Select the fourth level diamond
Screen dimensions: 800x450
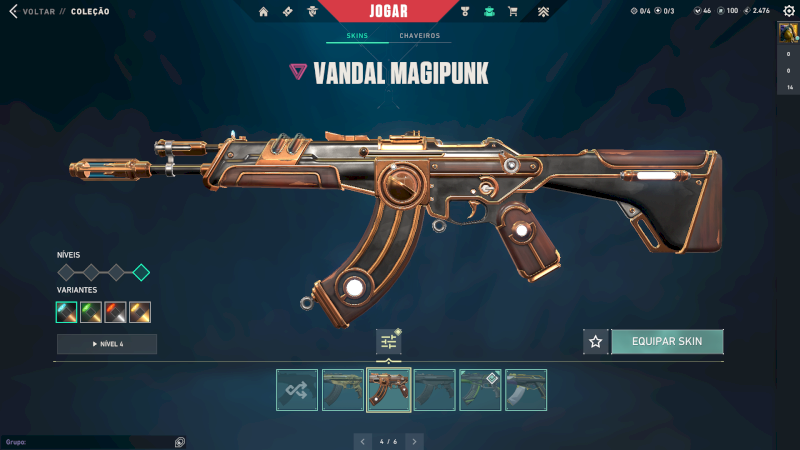pyautogui.click(x=141, y=272)
